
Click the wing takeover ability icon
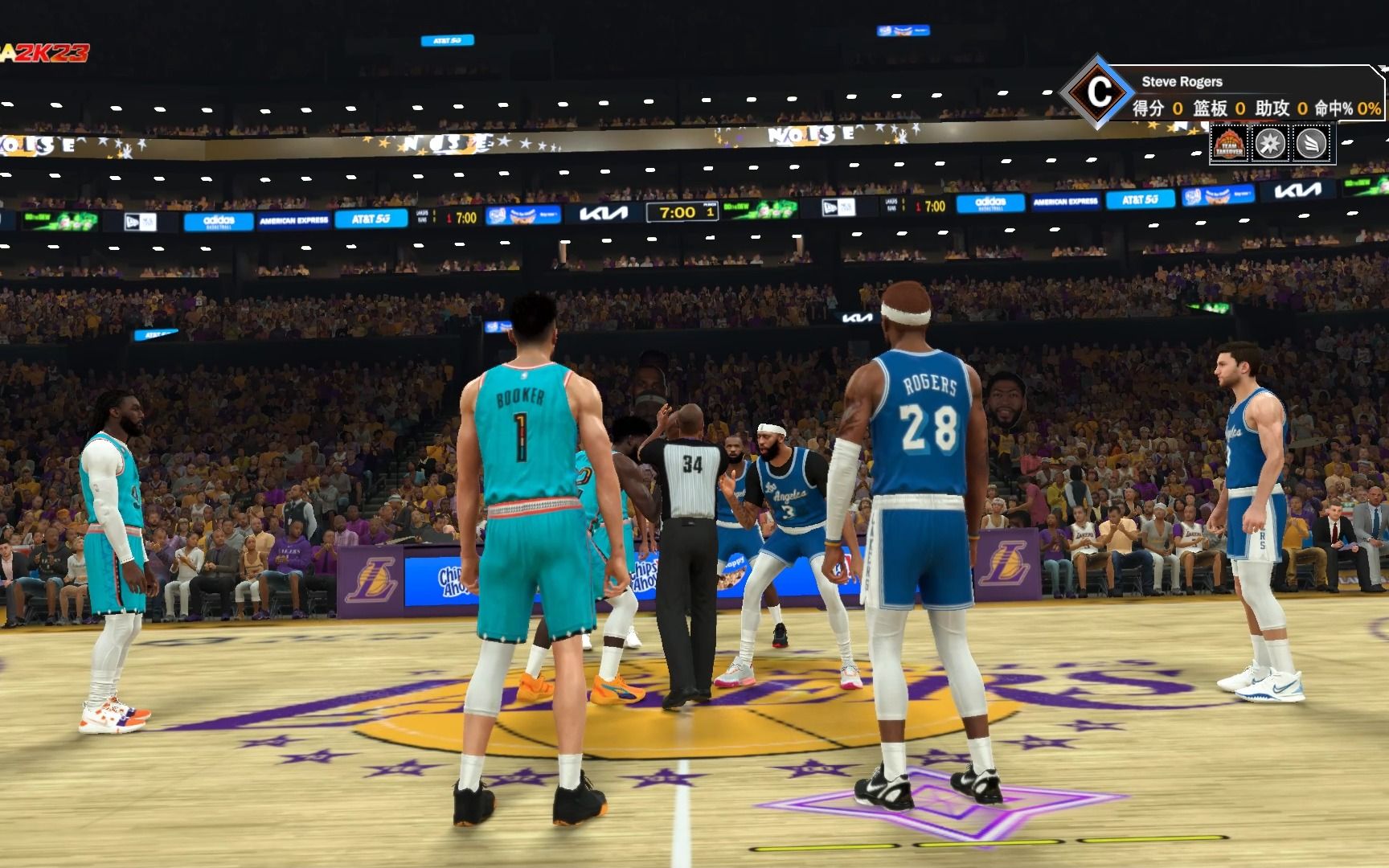click(x=1311, y=144)
